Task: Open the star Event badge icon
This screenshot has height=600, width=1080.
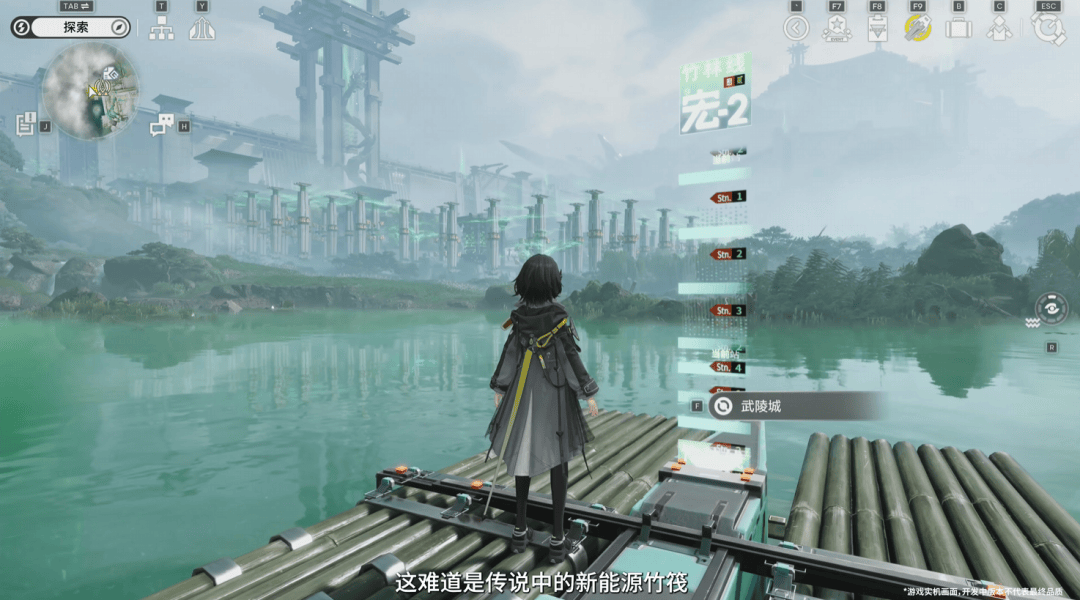Action: click(x=836, y=28)
